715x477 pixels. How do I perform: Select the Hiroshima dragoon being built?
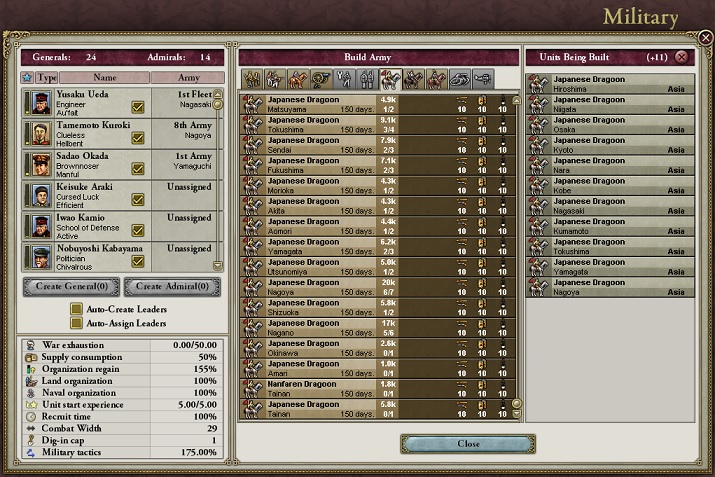pyautogui.click(x=609, y=84)
